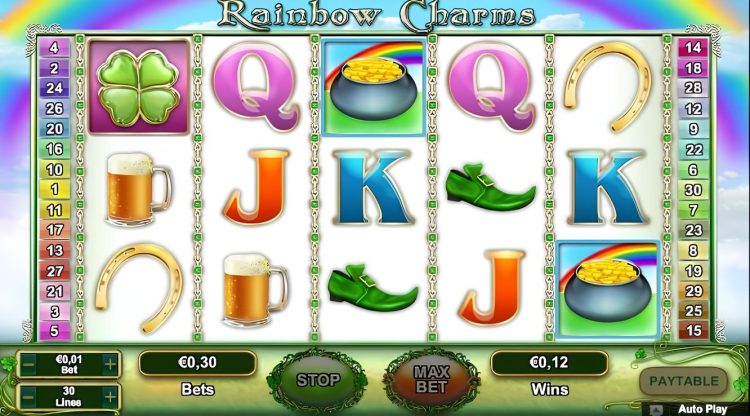Click the MAX BET button

(432, 380)
